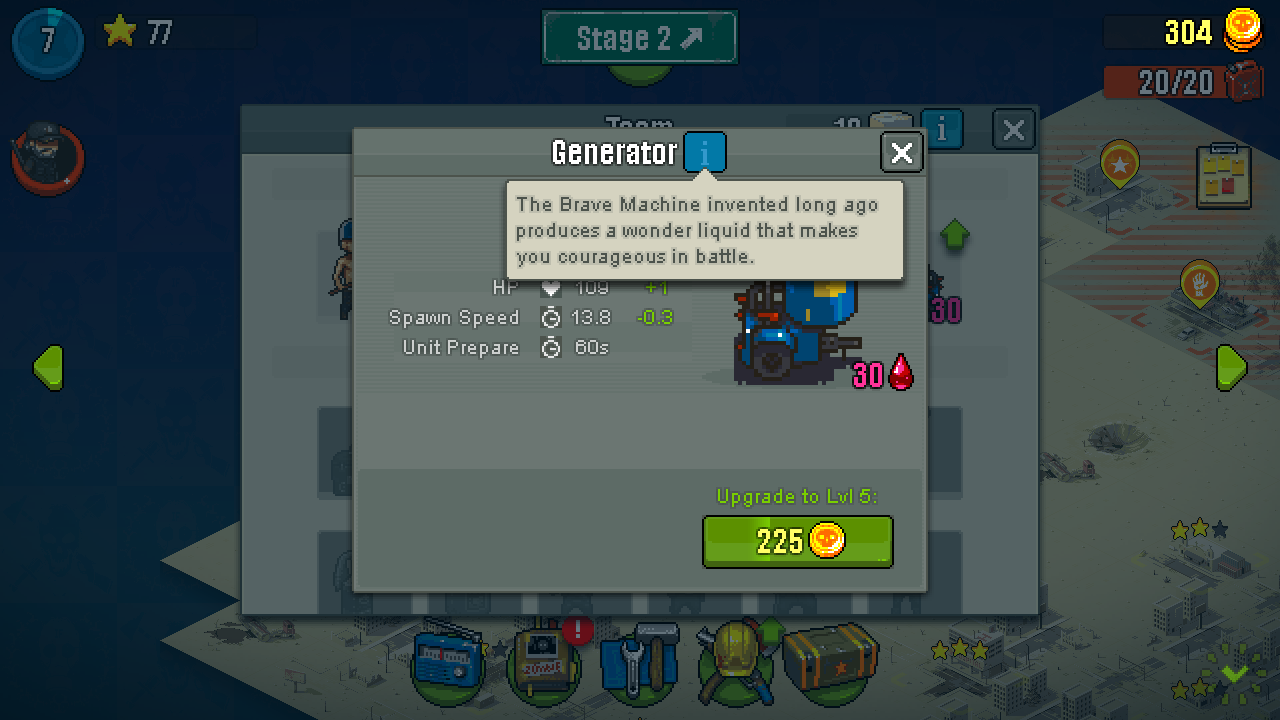Open the player level 7 badge

click(47, 42)
